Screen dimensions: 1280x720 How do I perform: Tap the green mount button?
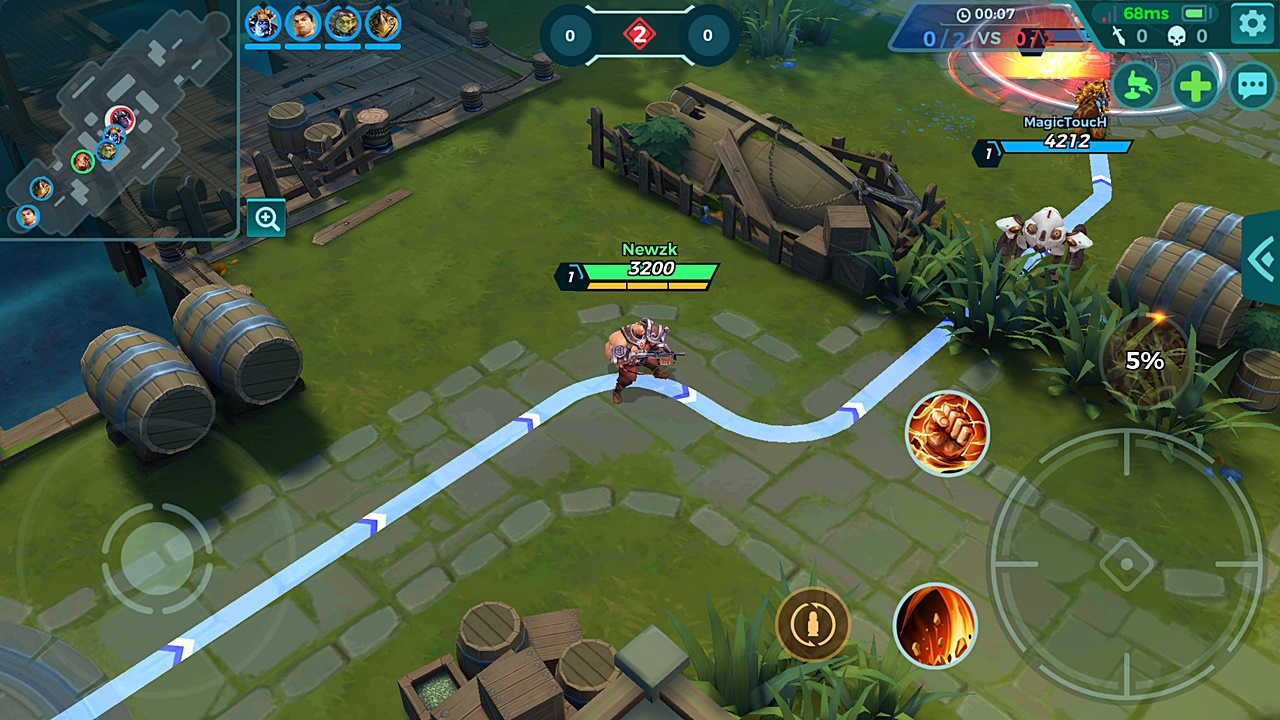(1136, 86)
